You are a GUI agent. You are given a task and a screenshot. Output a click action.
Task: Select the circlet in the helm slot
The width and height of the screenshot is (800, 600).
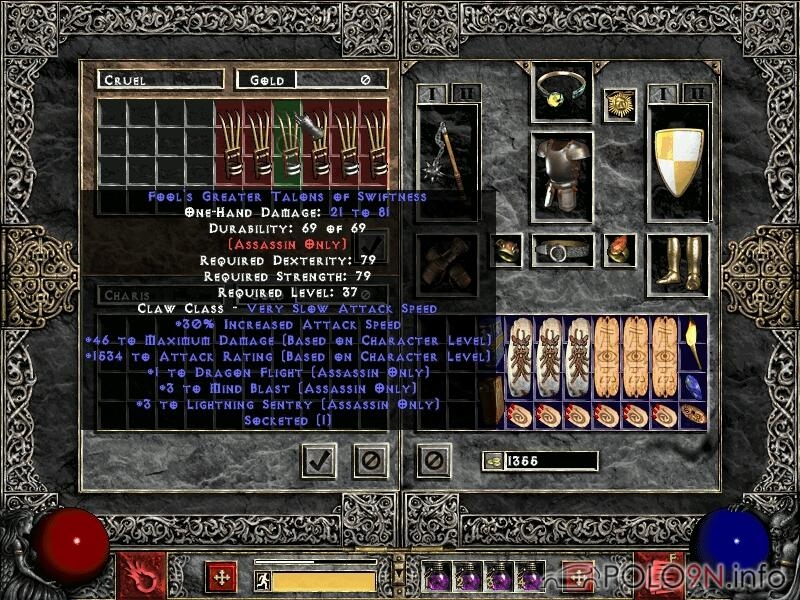[561, 94]
